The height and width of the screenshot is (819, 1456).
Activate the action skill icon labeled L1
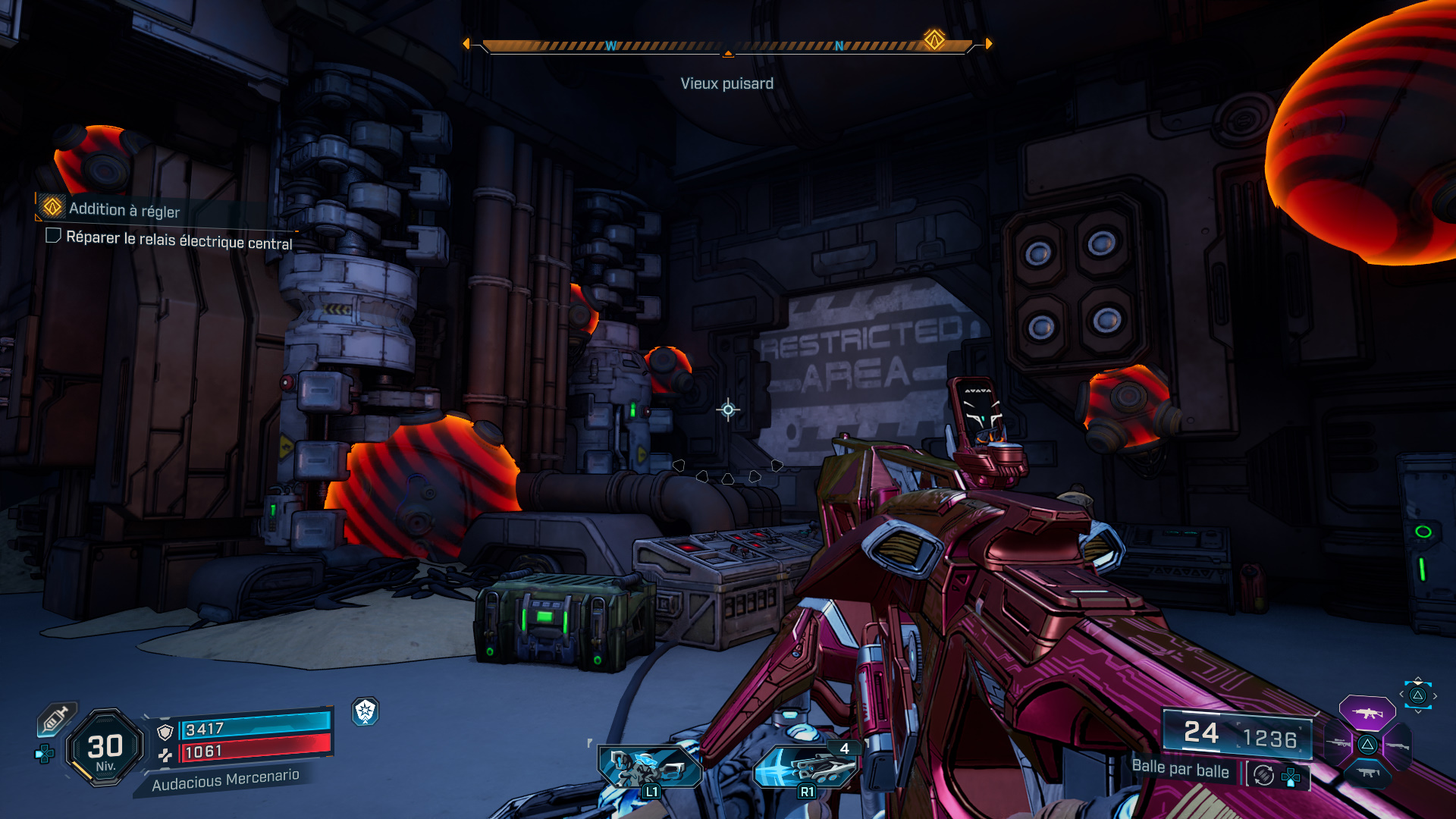pyautogui.click(x=650, y=767)
